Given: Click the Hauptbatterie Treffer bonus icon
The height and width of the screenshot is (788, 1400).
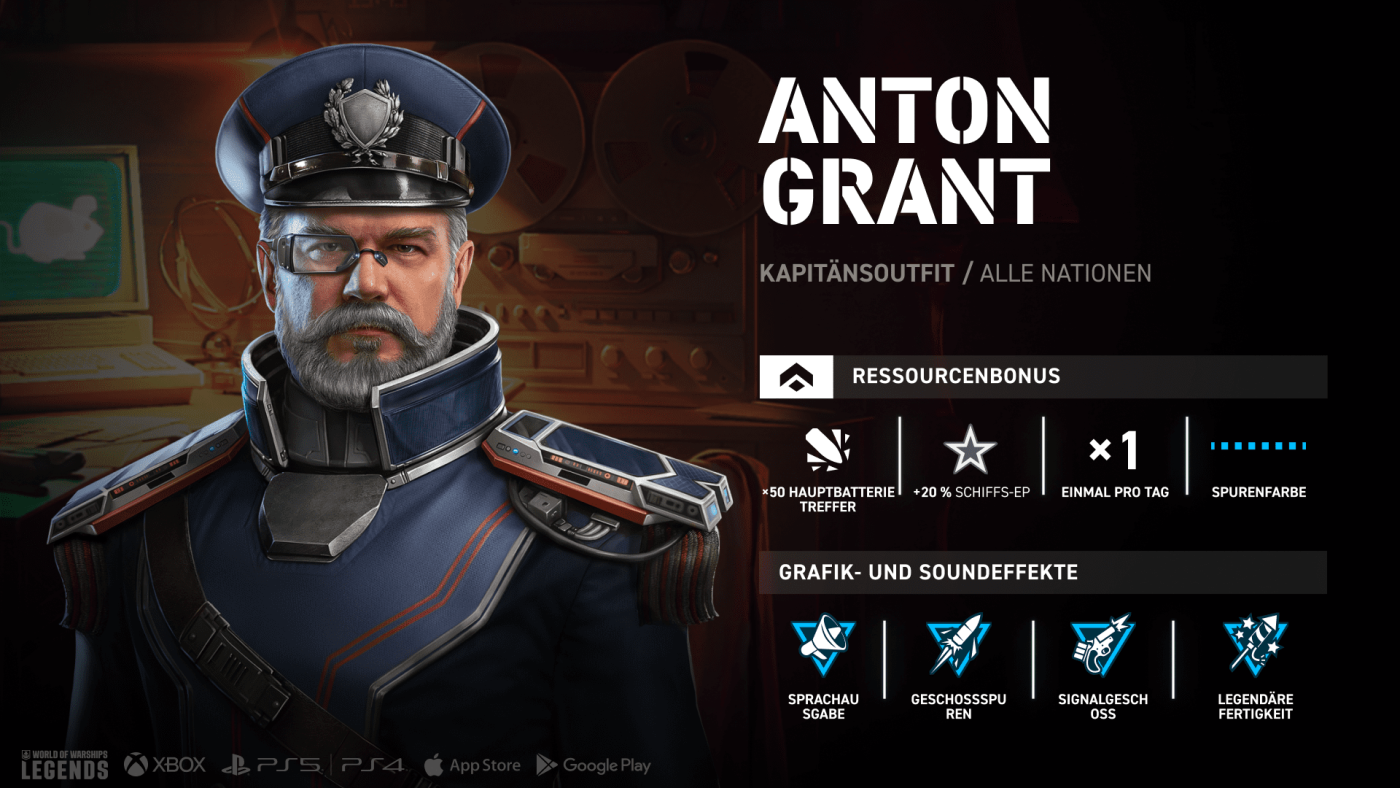Looking at the screenshot, I should [827, 452].
